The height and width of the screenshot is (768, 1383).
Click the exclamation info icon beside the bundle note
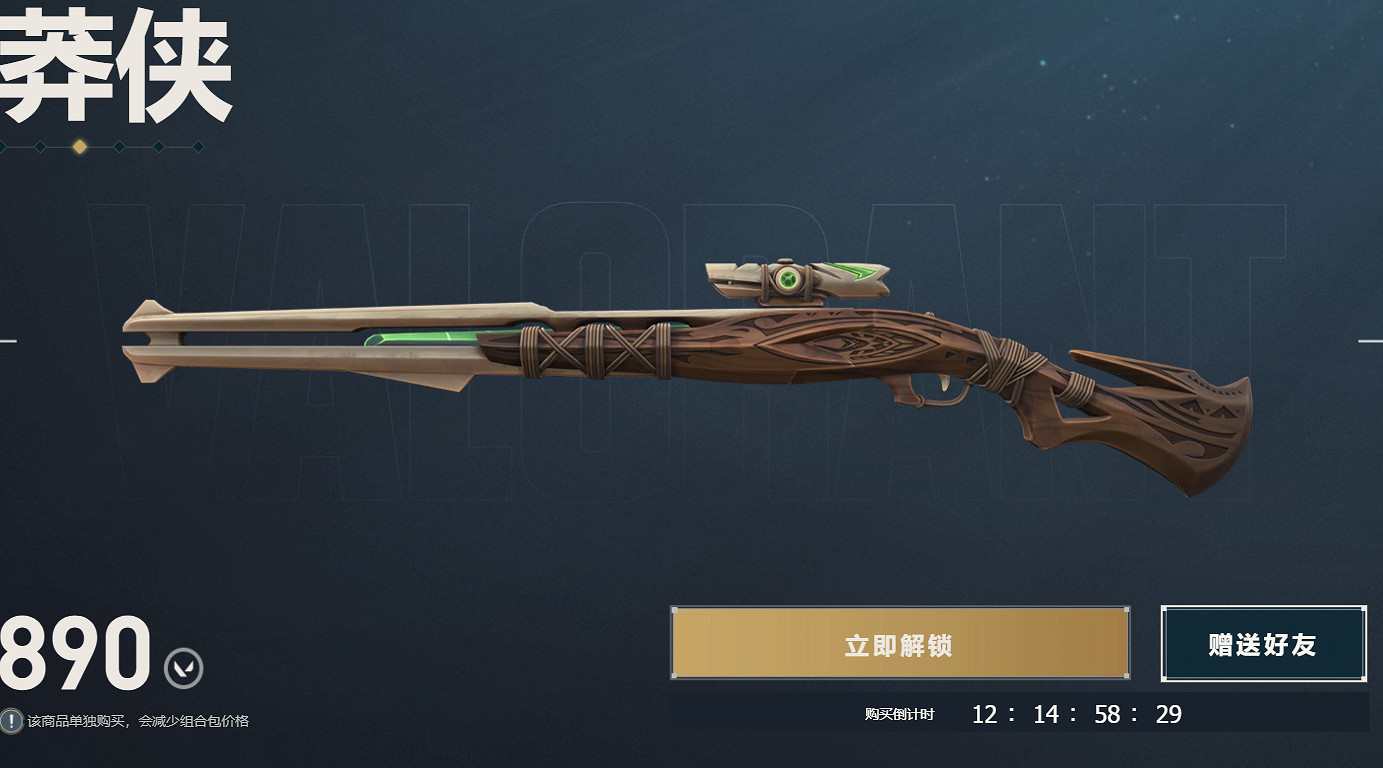(x=11, y=720)
